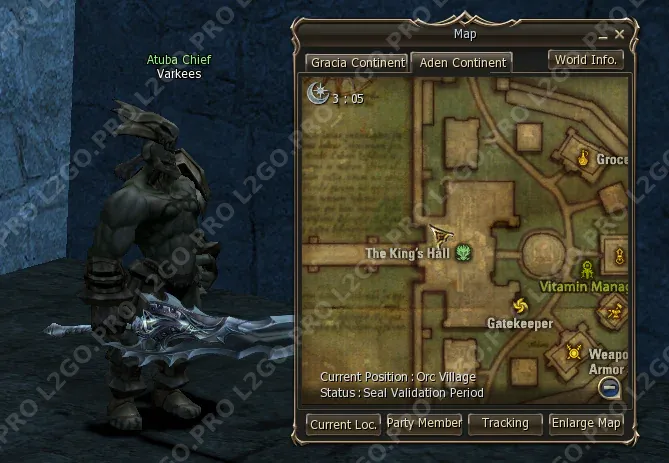Switch to the Gracia Continent tab
This screenshot has width=669, height=463.
point(357,63)
